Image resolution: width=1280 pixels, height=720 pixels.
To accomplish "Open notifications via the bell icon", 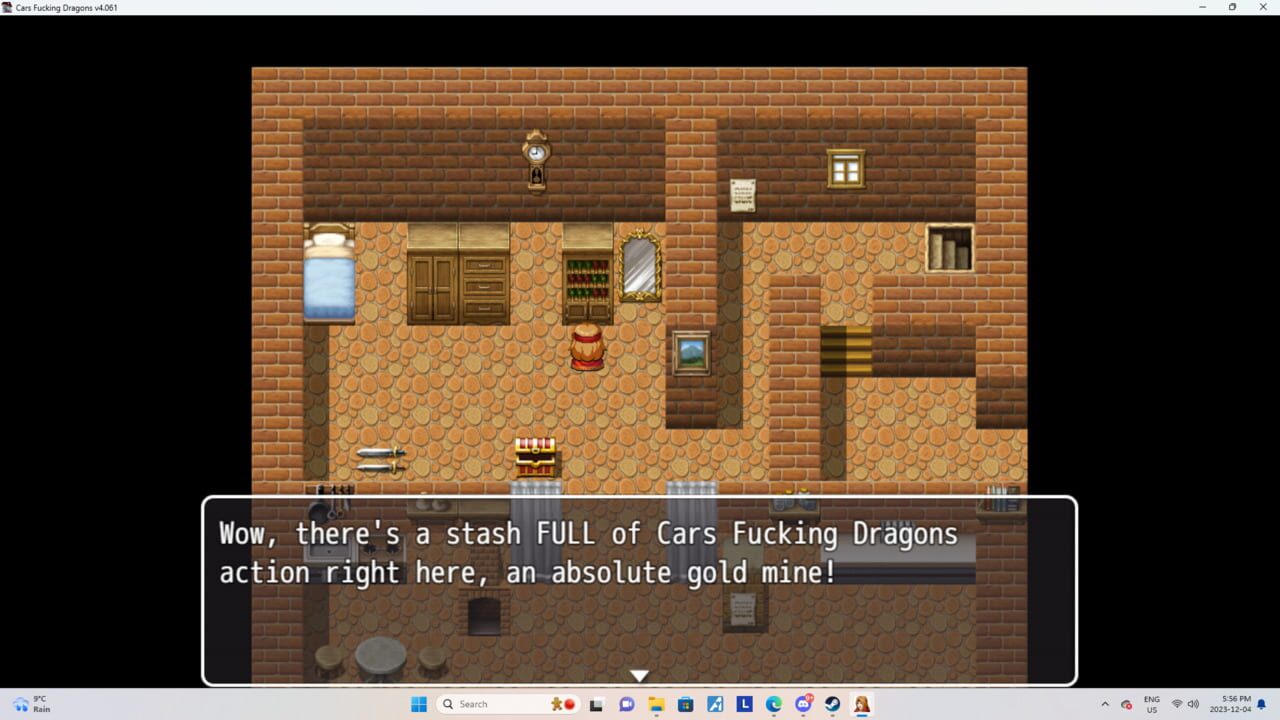I will 1261,703.
